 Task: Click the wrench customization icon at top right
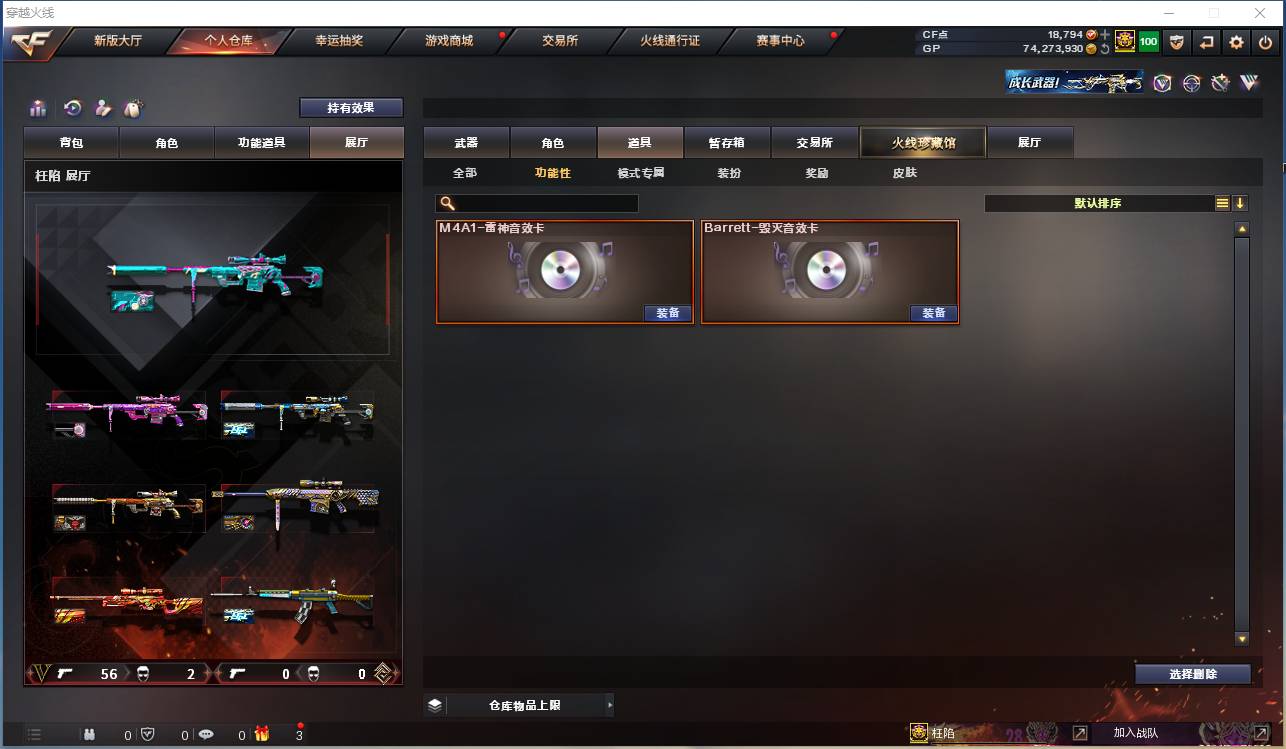point(1221,83)
